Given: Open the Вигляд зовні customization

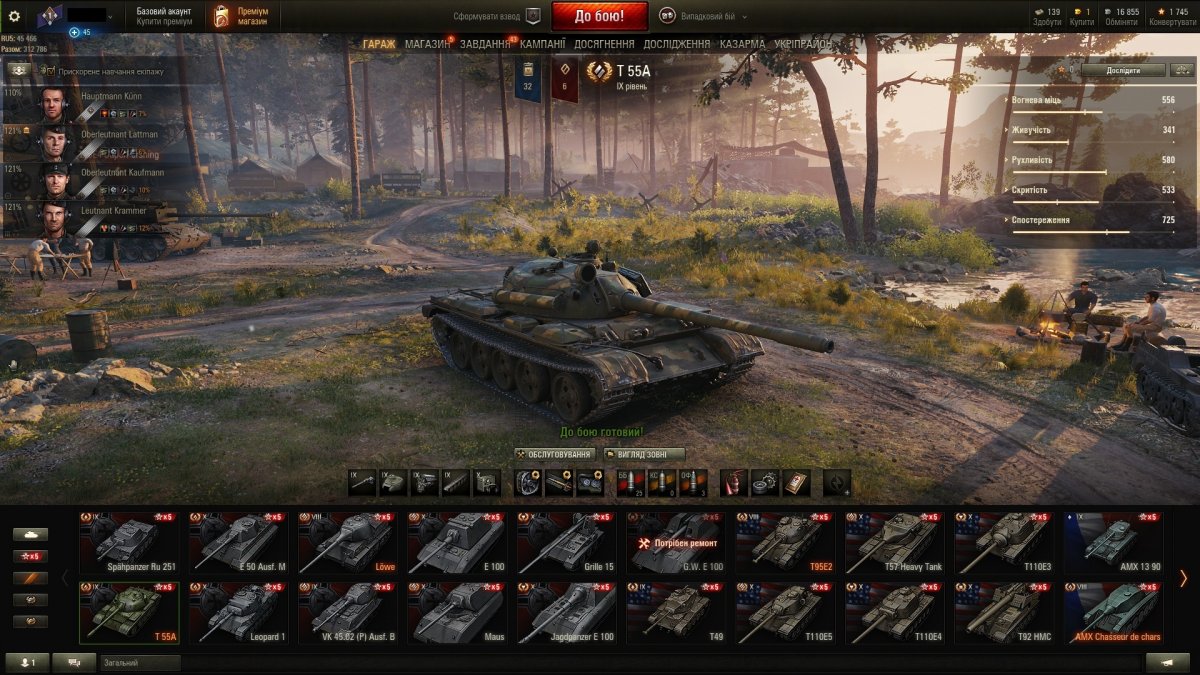Looking at the screenshot, I should tap(644, 454).
